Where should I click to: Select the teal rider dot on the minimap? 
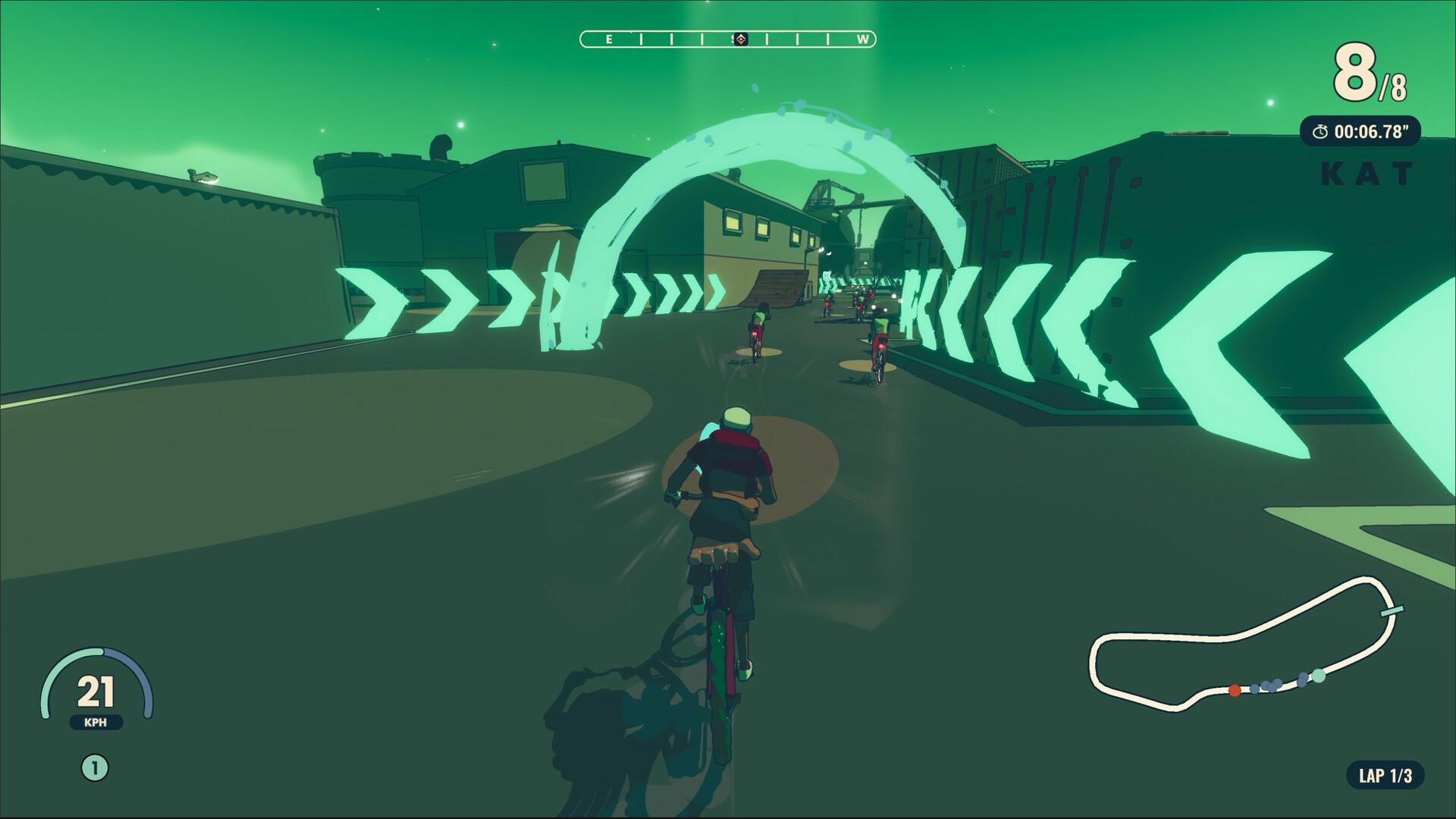[1319, 676]
